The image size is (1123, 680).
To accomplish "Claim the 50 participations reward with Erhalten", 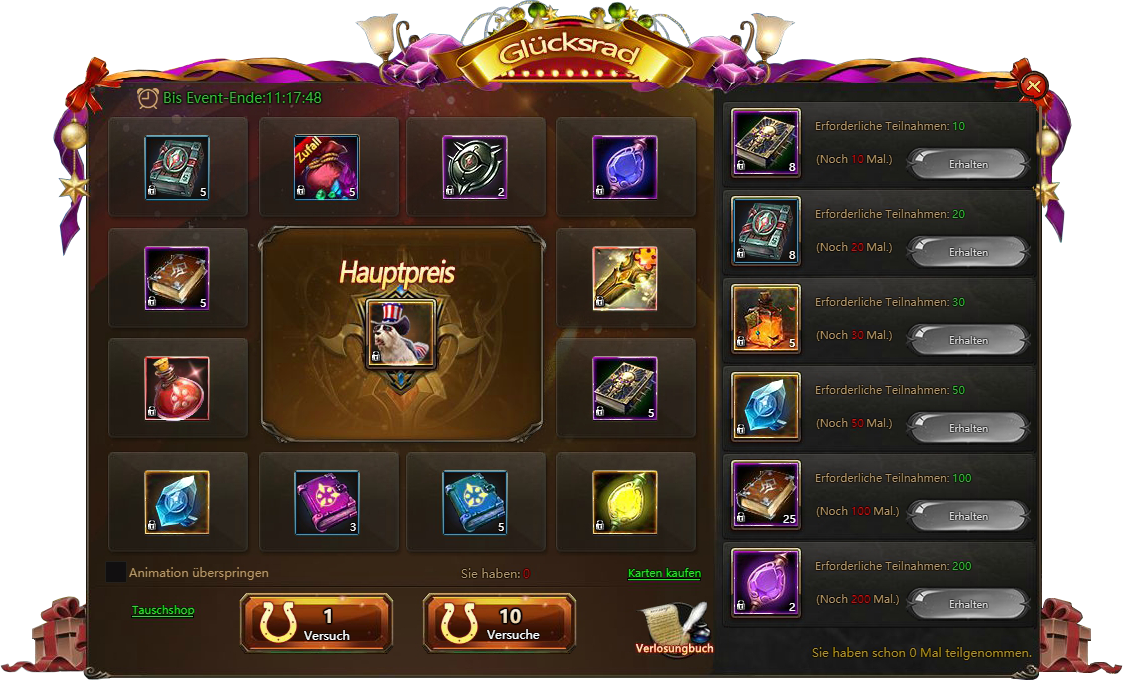I will coord(967,428).
